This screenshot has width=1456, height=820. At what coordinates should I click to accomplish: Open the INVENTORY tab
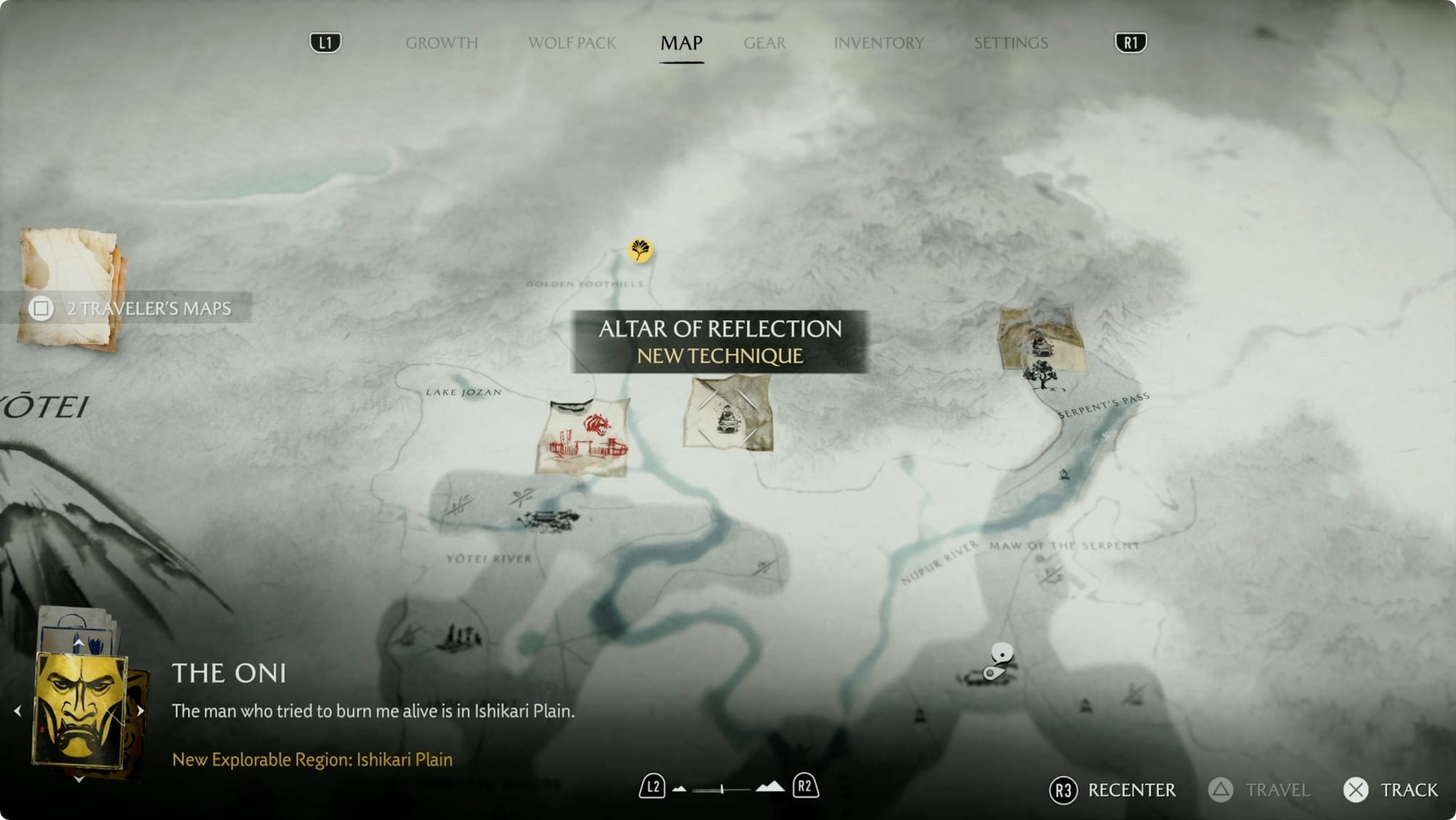pyautogui.click(x=879, y=43)
